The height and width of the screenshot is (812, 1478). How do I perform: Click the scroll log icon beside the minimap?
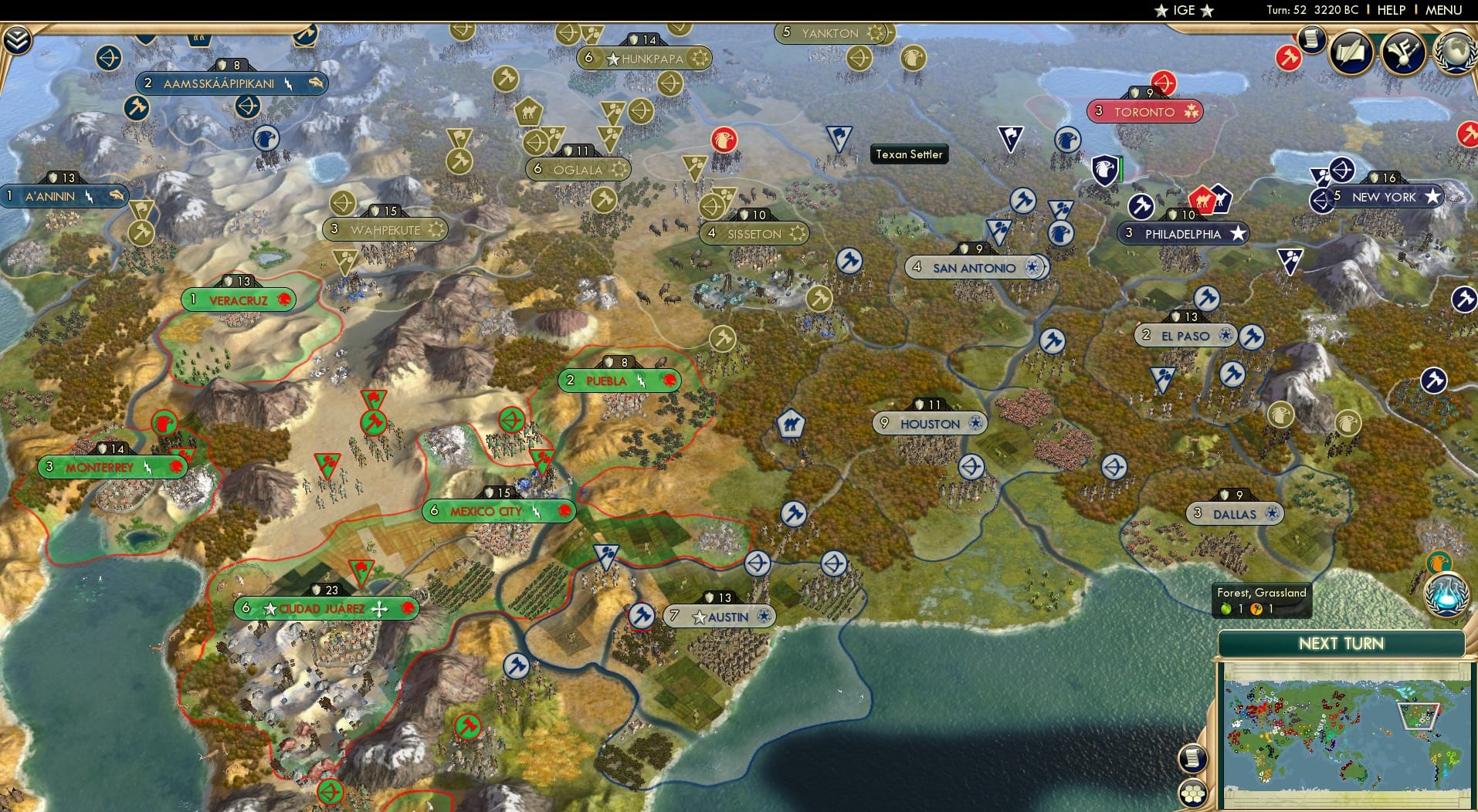[x=1192, y=758]
